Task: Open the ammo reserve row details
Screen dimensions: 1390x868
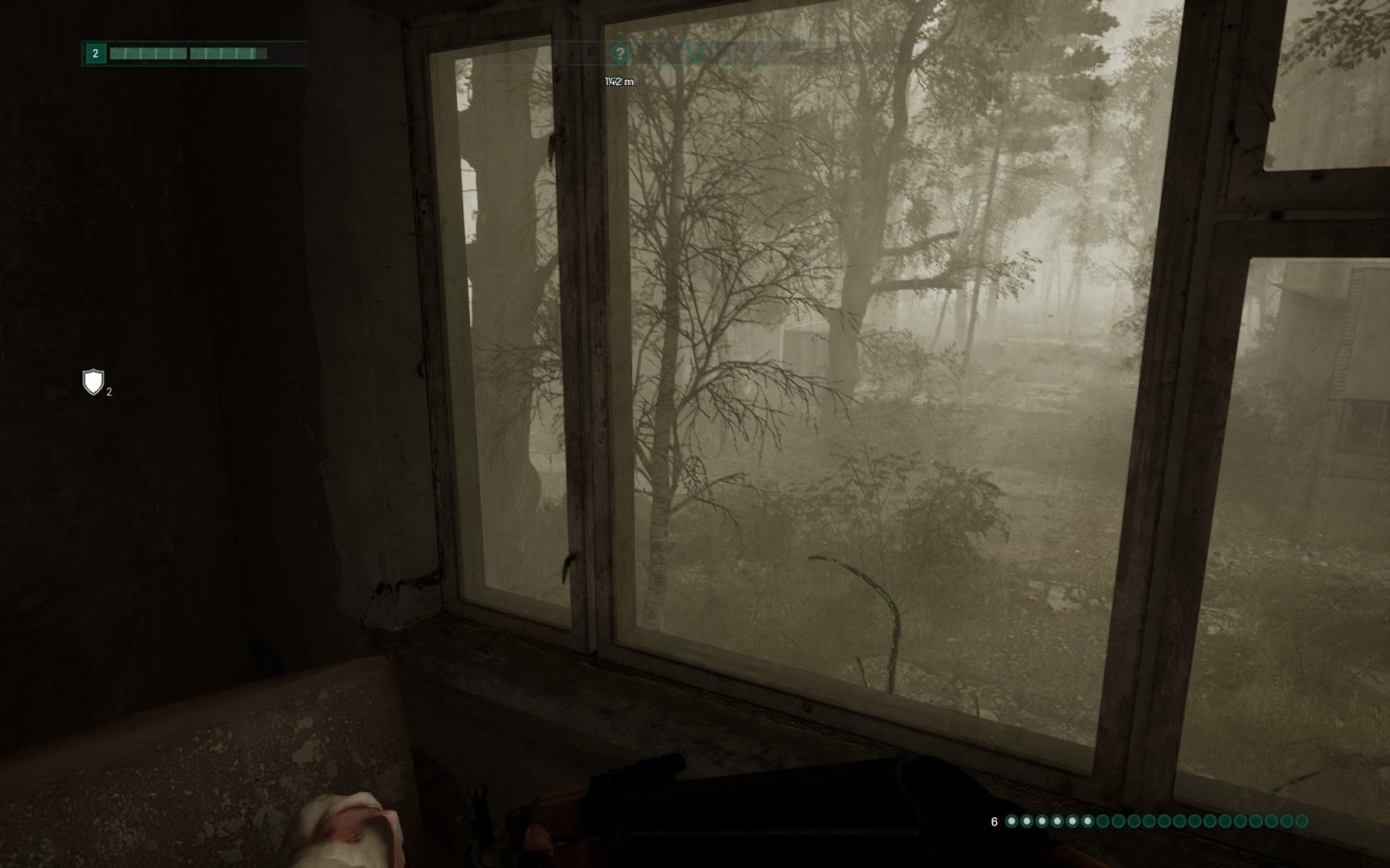Action: 1149,821
